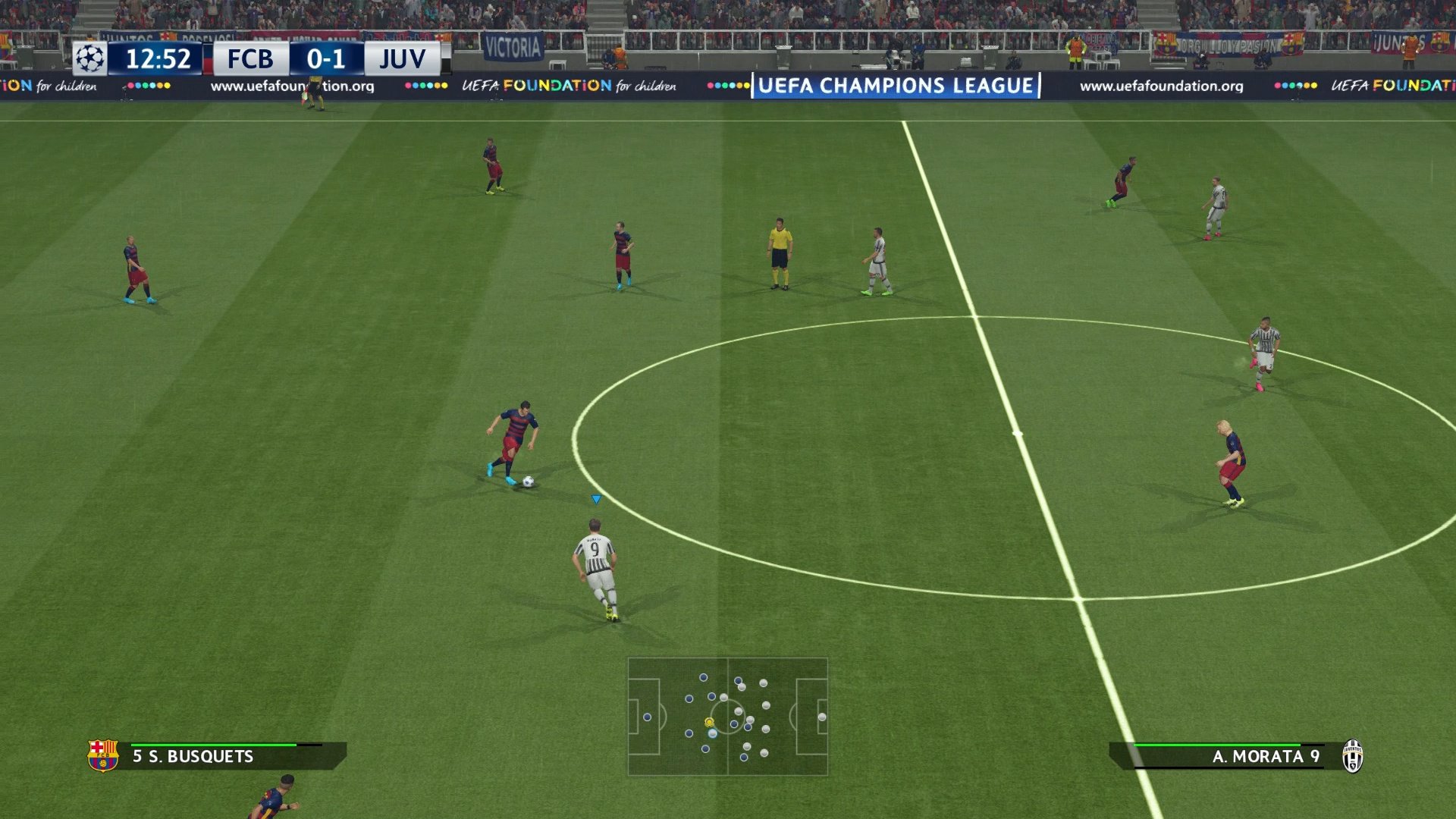Click the UEFA CHAMPIONS LEAGUE banner text
Image resolution: width=1456 pixels, height=819 pixels.
pyautogui.click(x=898, y=86)
